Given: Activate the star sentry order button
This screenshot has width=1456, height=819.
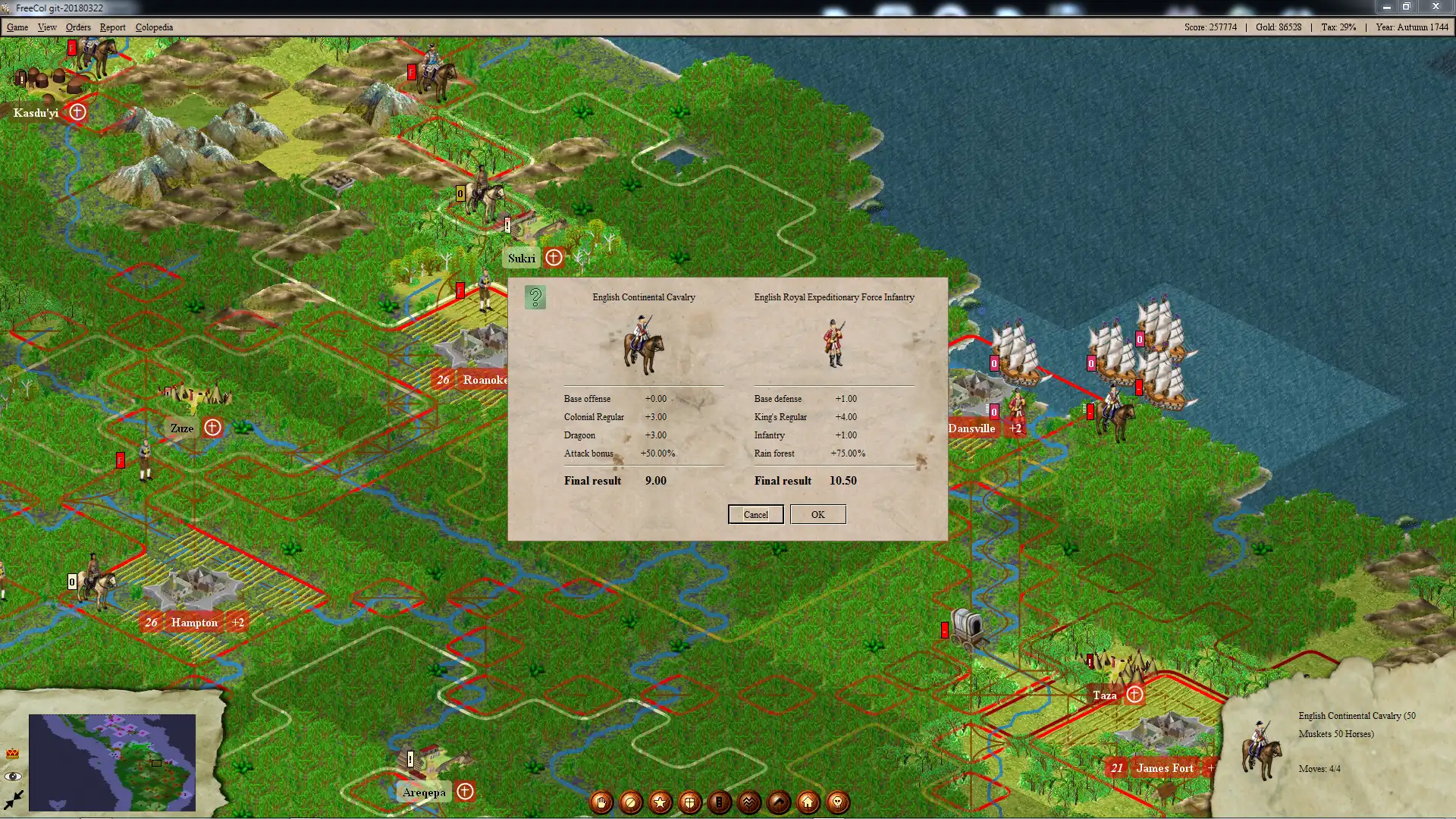Looking at the screenshot, I should coord(661,802).
